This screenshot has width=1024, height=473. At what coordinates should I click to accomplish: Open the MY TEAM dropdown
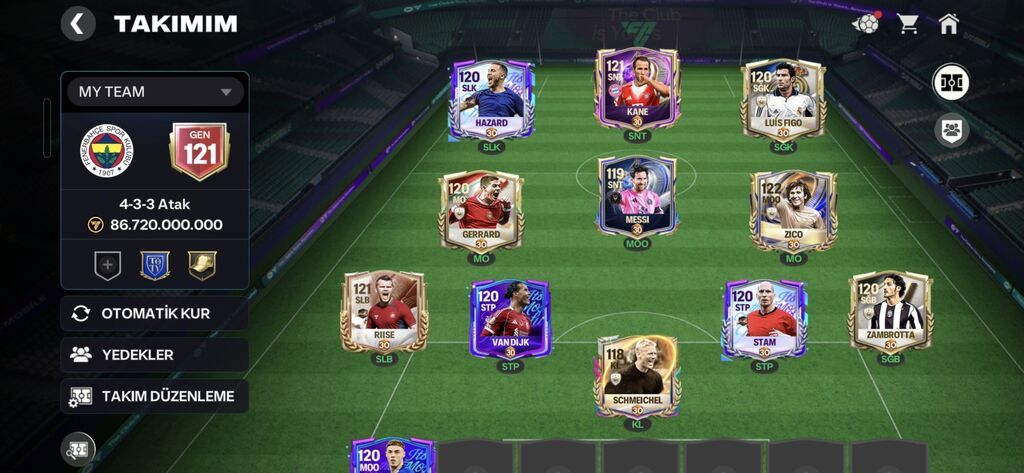point(155,92)
